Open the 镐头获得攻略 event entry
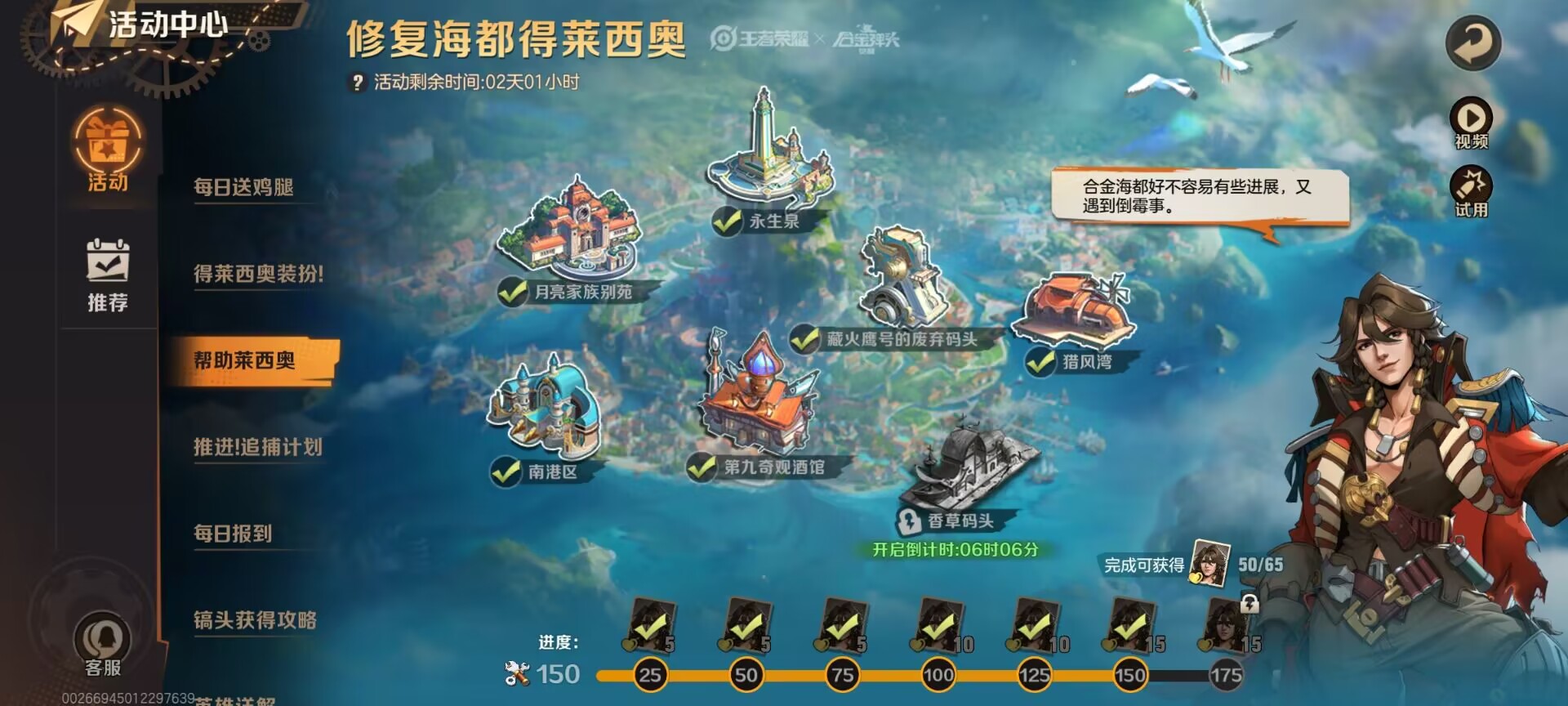Image resolution: width=1568 pixels, height=706 pixels. [x=255, y=620]
